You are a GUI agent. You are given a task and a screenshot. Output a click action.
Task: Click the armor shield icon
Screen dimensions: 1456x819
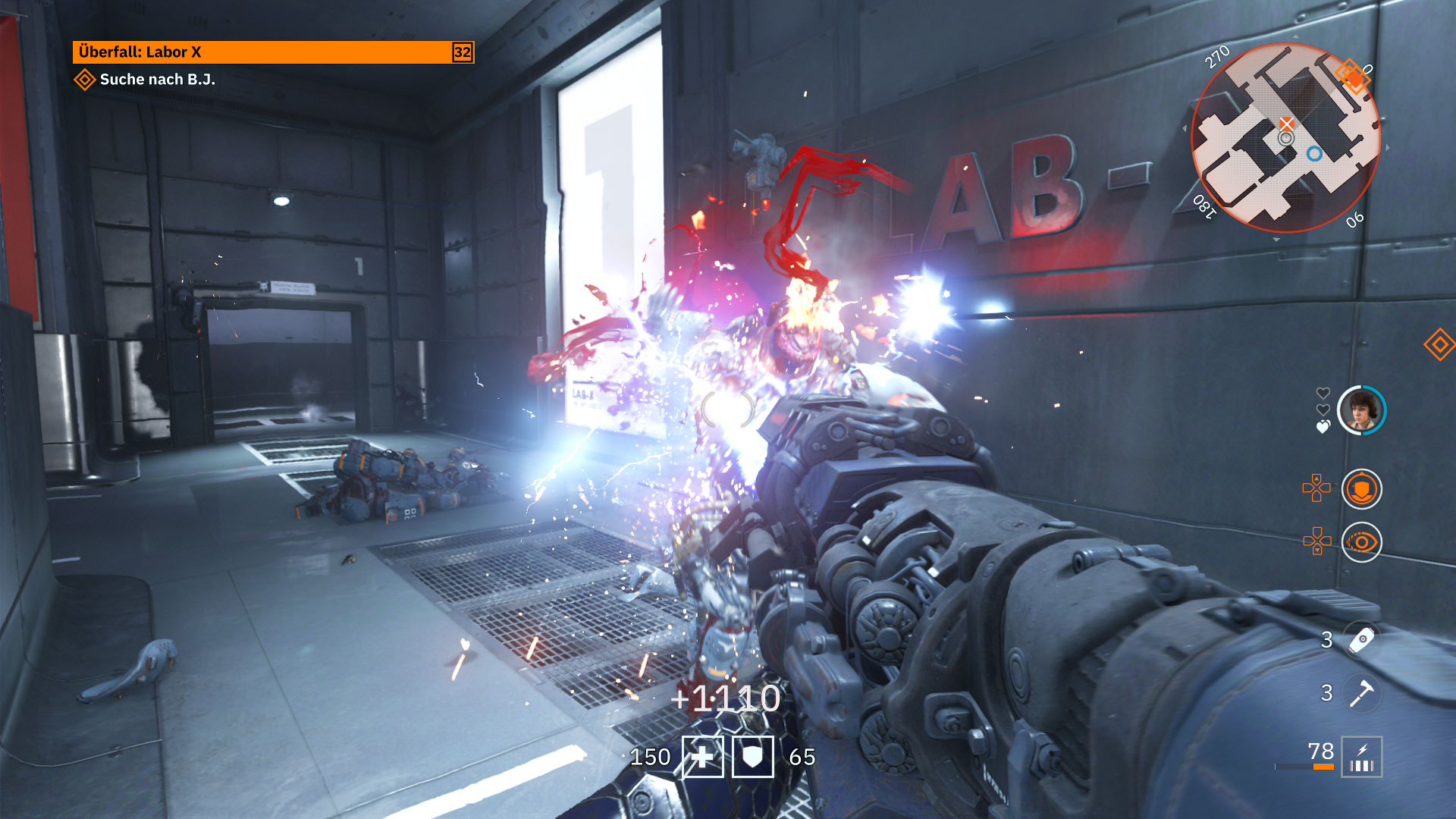click(752, 757)
